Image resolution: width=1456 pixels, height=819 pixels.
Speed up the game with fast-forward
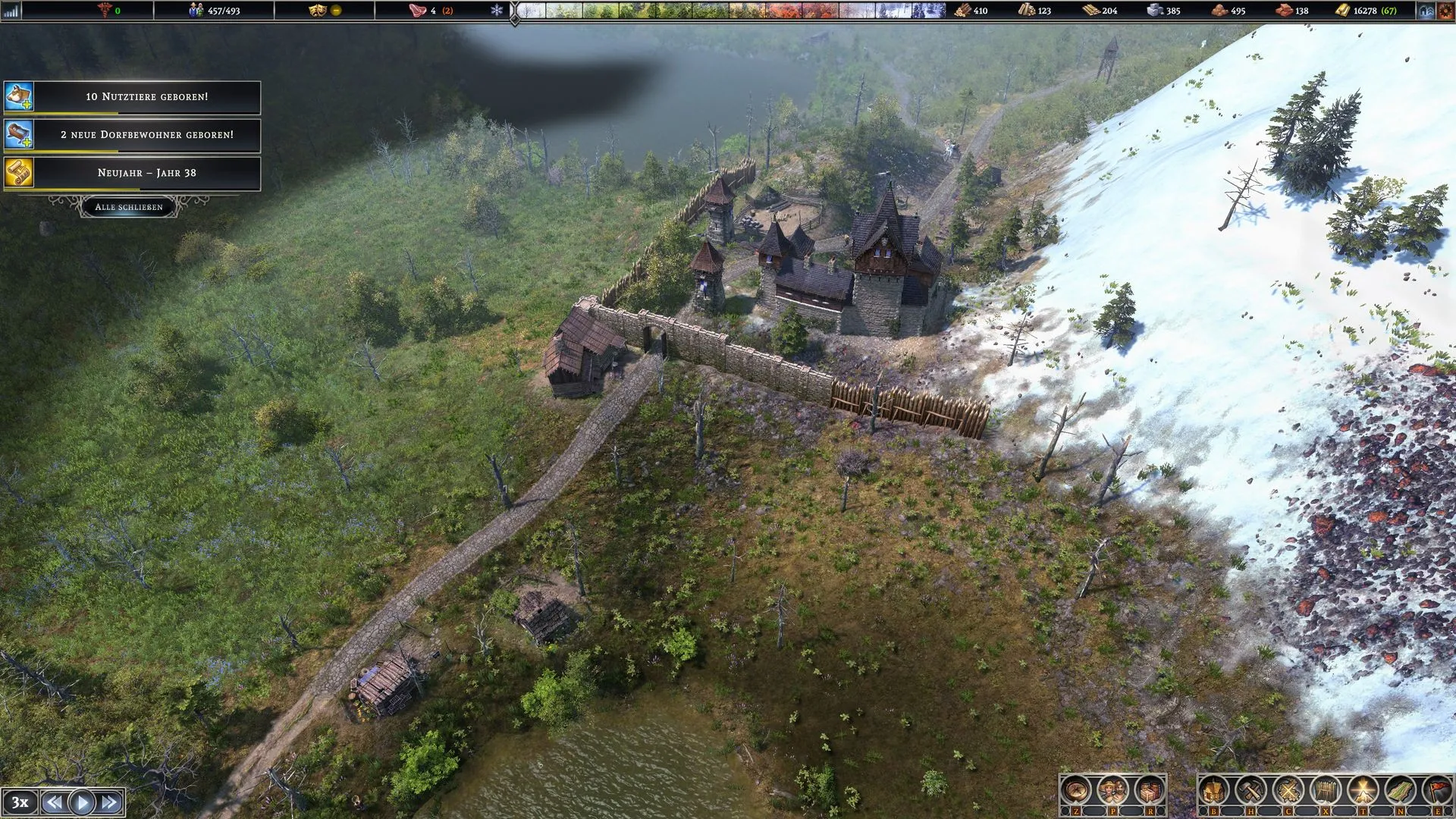(109, 802)
